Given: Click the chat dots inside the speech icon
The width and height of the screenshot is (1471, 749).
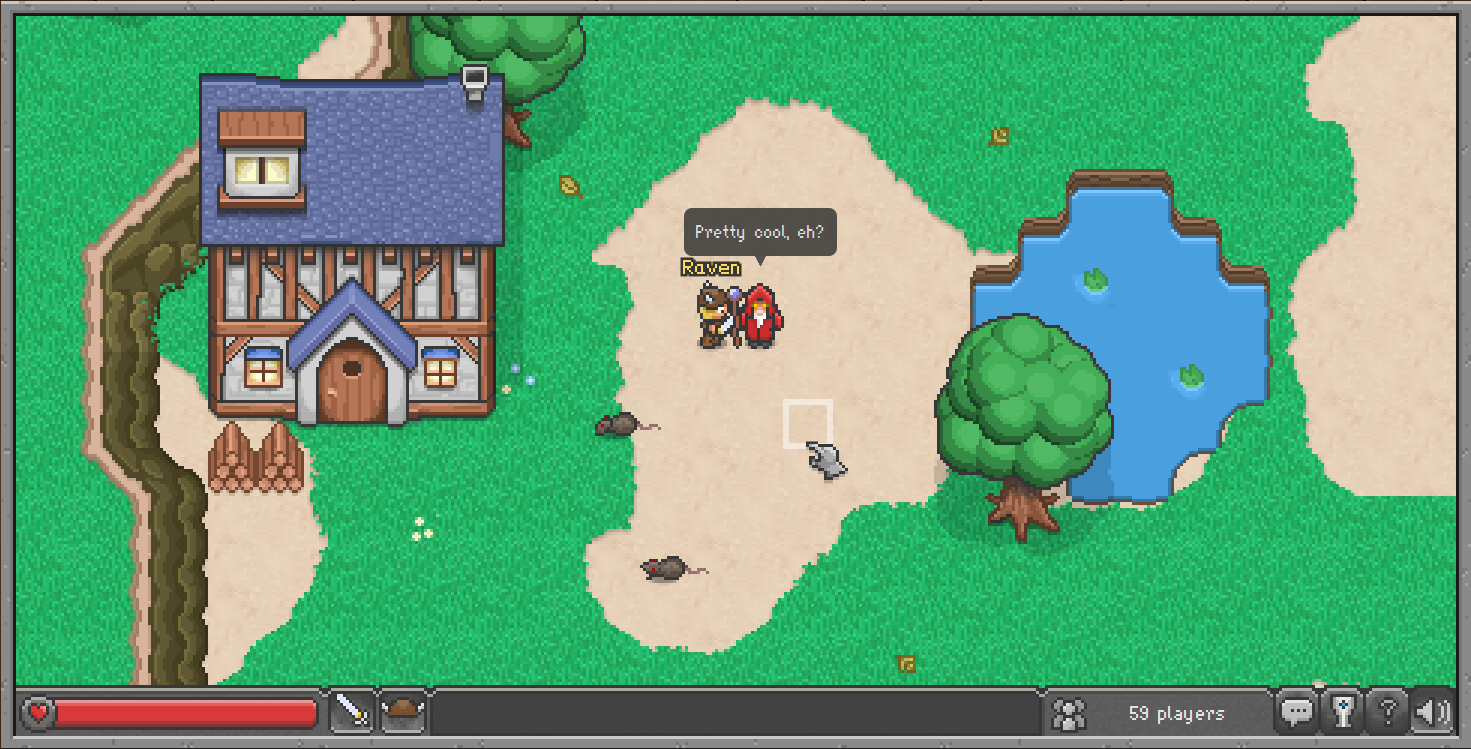Looking at the screenshot, I should tap(1297, 710).
